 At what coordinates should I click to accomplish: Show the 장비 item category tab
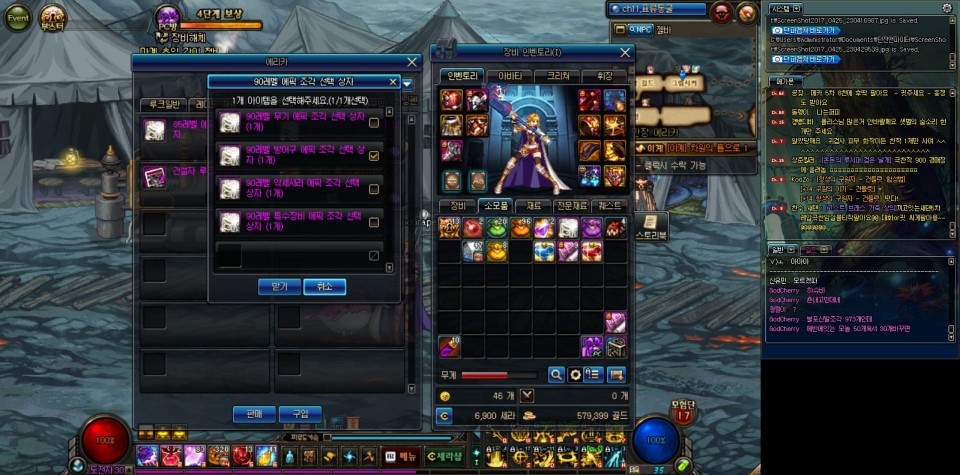(x=455, y=206)
